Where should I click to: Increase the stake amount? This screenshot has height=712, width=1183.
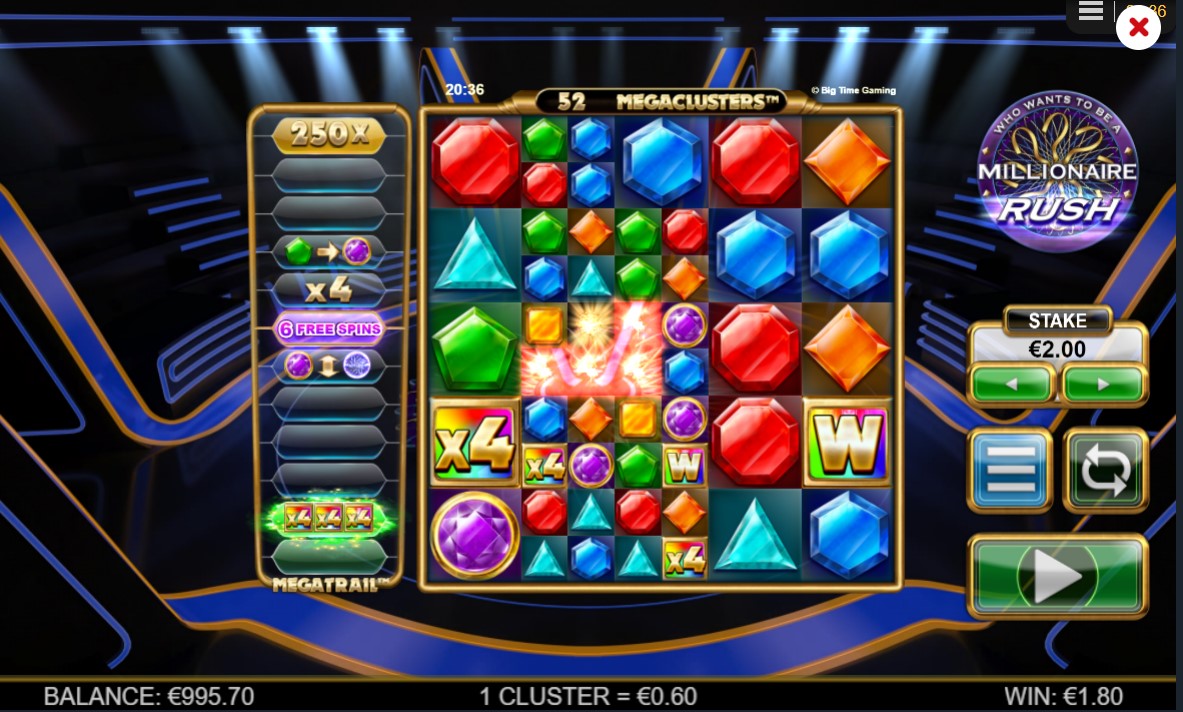1103,384
